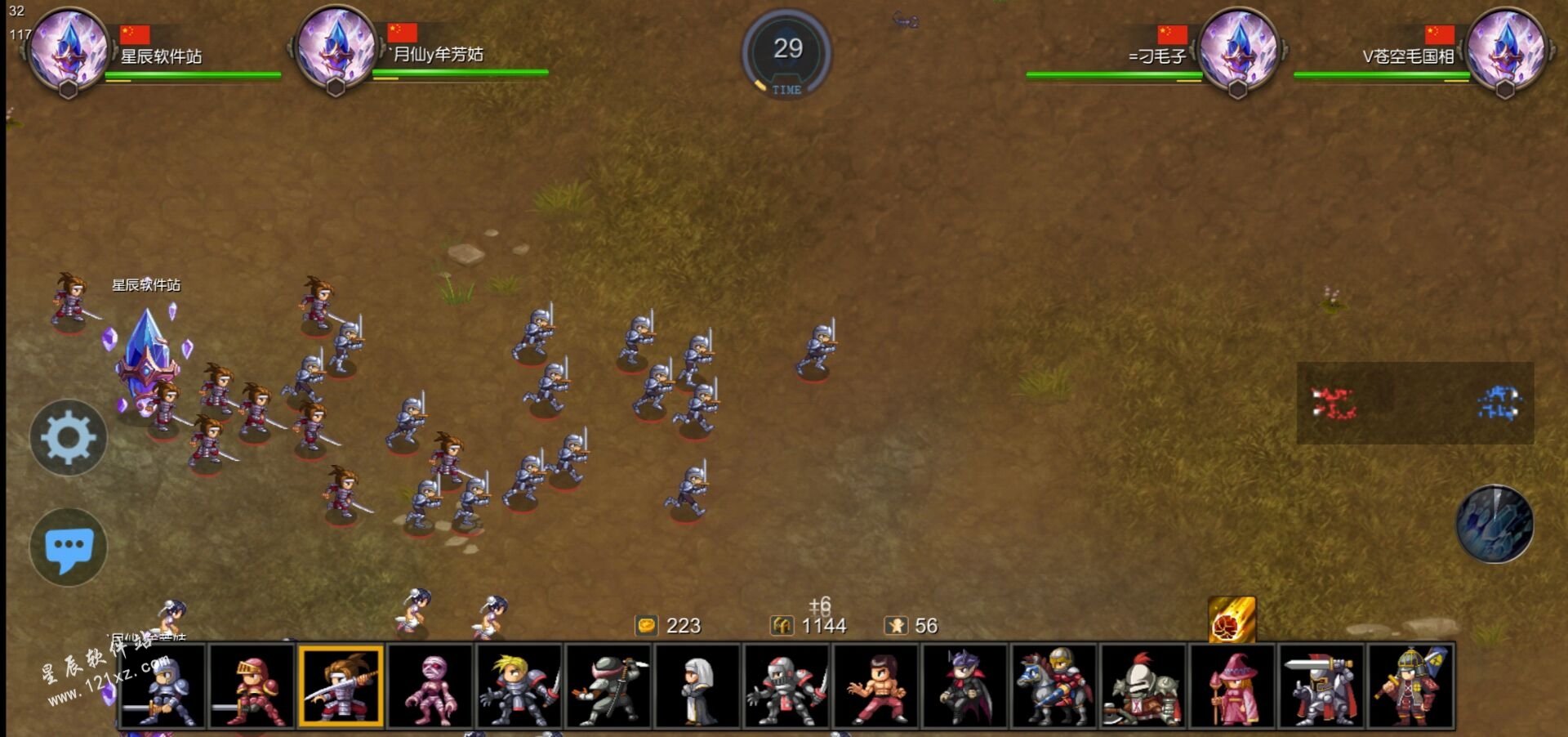Select the samurai general with banner card
Screen dimensions: 1568x737
[x=1410, y=686]
